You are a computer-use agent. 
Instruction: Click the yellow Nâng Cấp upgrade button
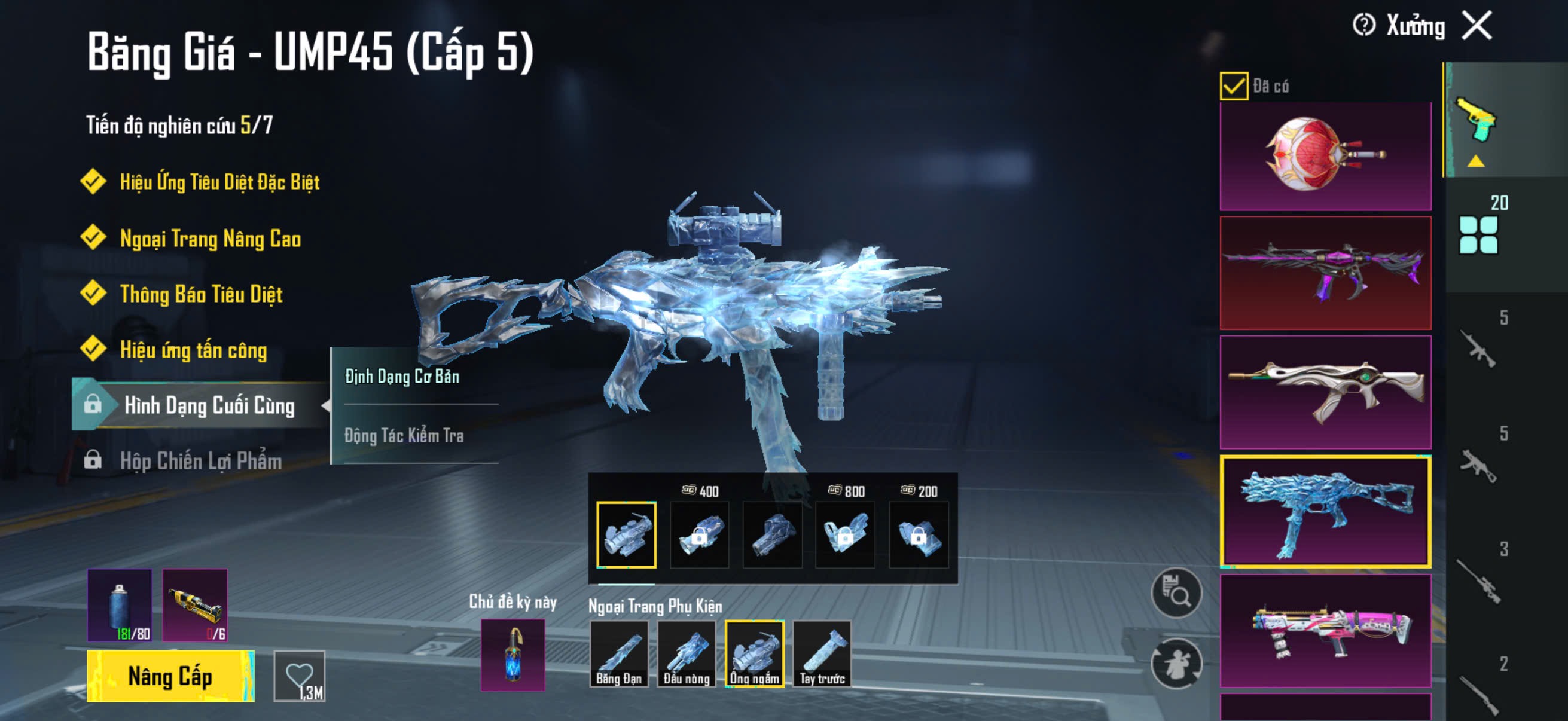(x=170, y=676)
